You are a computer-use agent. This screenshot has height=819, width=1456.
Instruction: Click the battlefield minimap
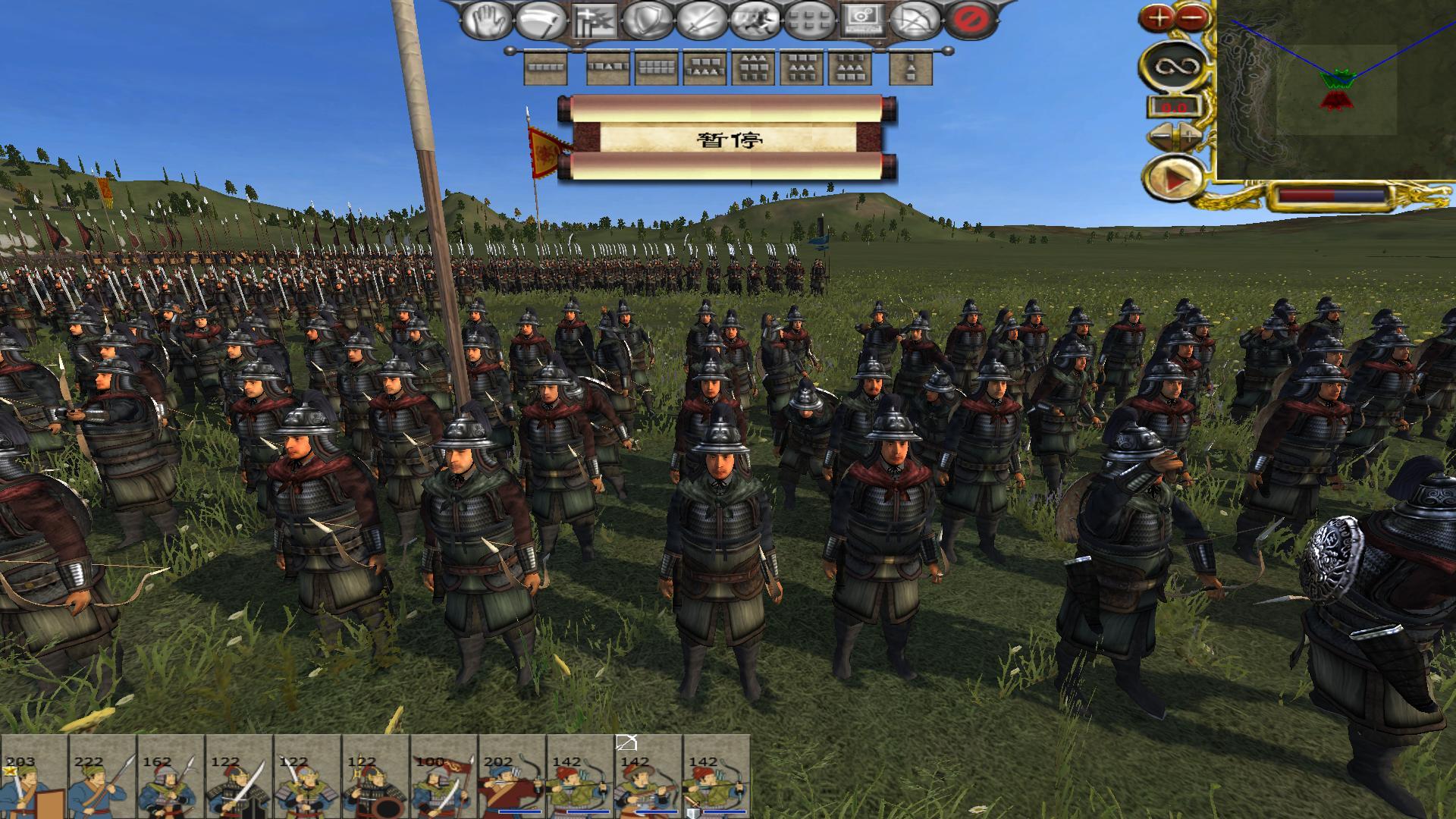1336,89
